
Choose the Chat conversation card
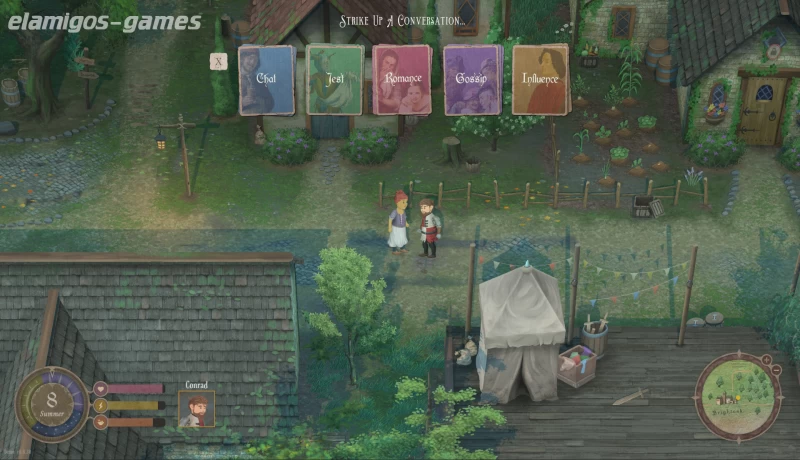coord(266,80)
